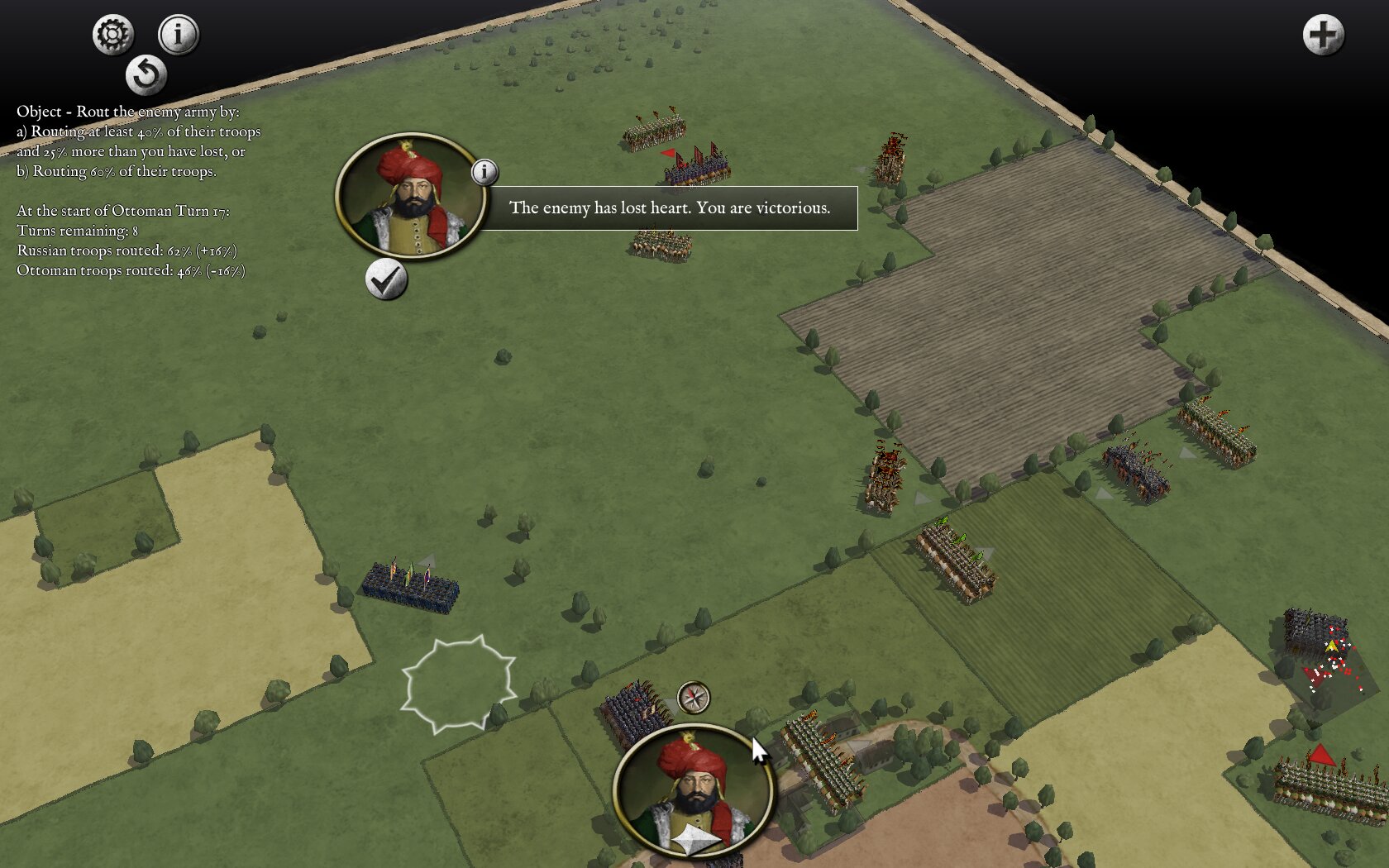
Task: Click the compass icon above commander portrait
Action: click(694, 698)
